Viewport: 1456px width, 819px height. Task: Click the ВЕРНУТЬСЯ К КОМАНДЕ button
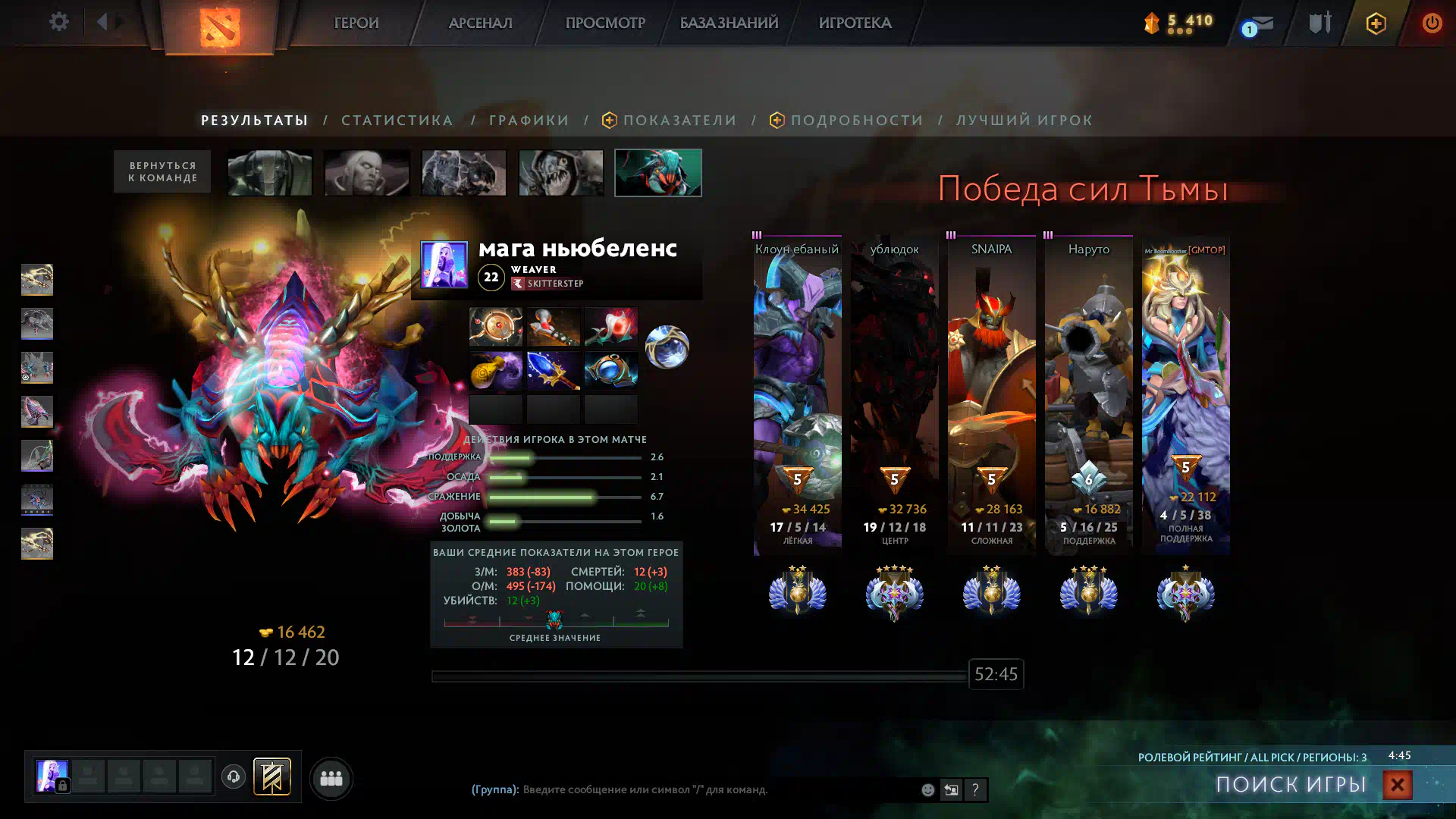[162, 171]
